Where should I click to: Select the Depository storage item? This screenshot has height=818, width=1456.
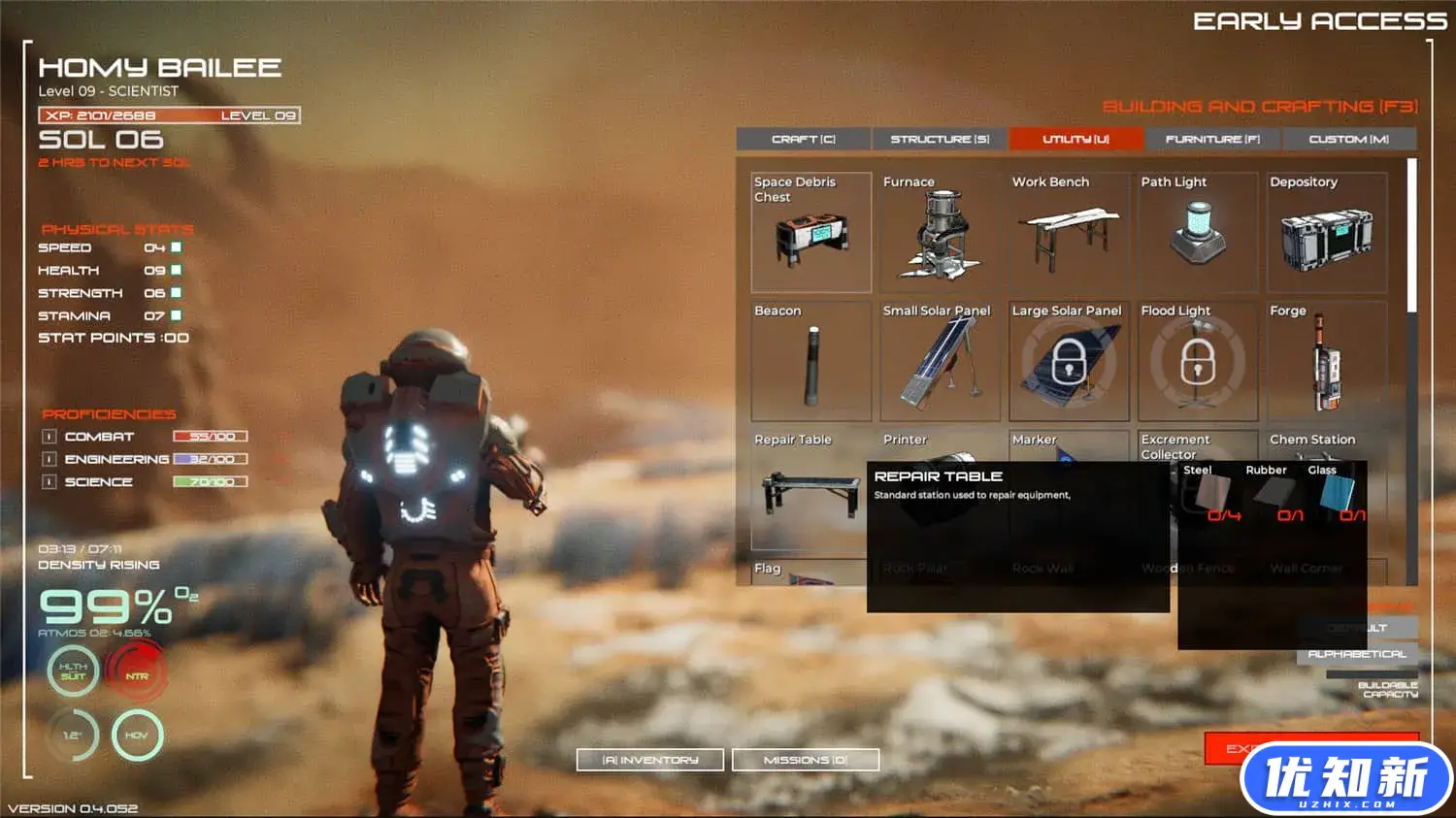1327,233
